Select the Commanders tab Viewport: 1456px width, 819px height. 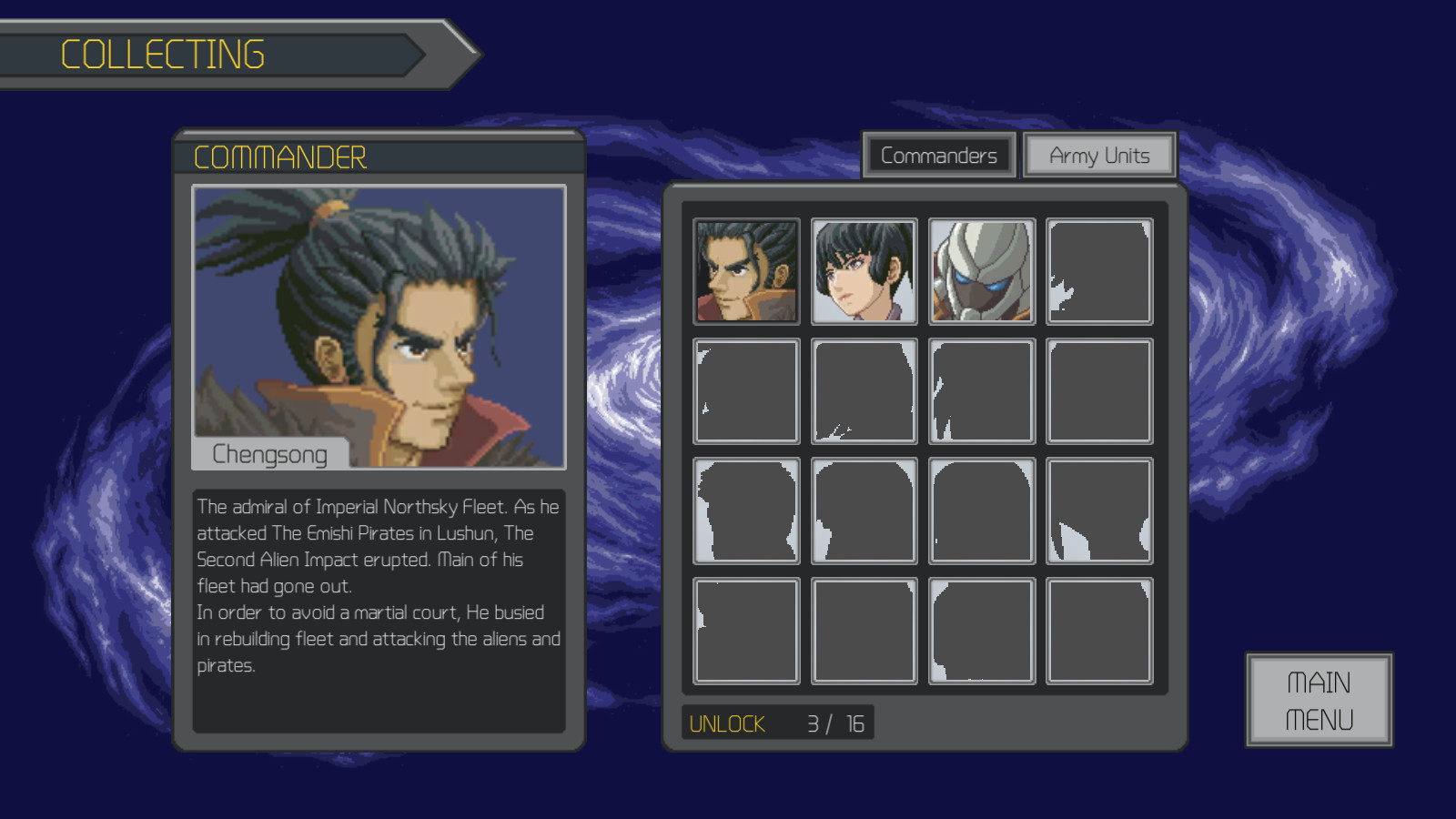[938, 156]
